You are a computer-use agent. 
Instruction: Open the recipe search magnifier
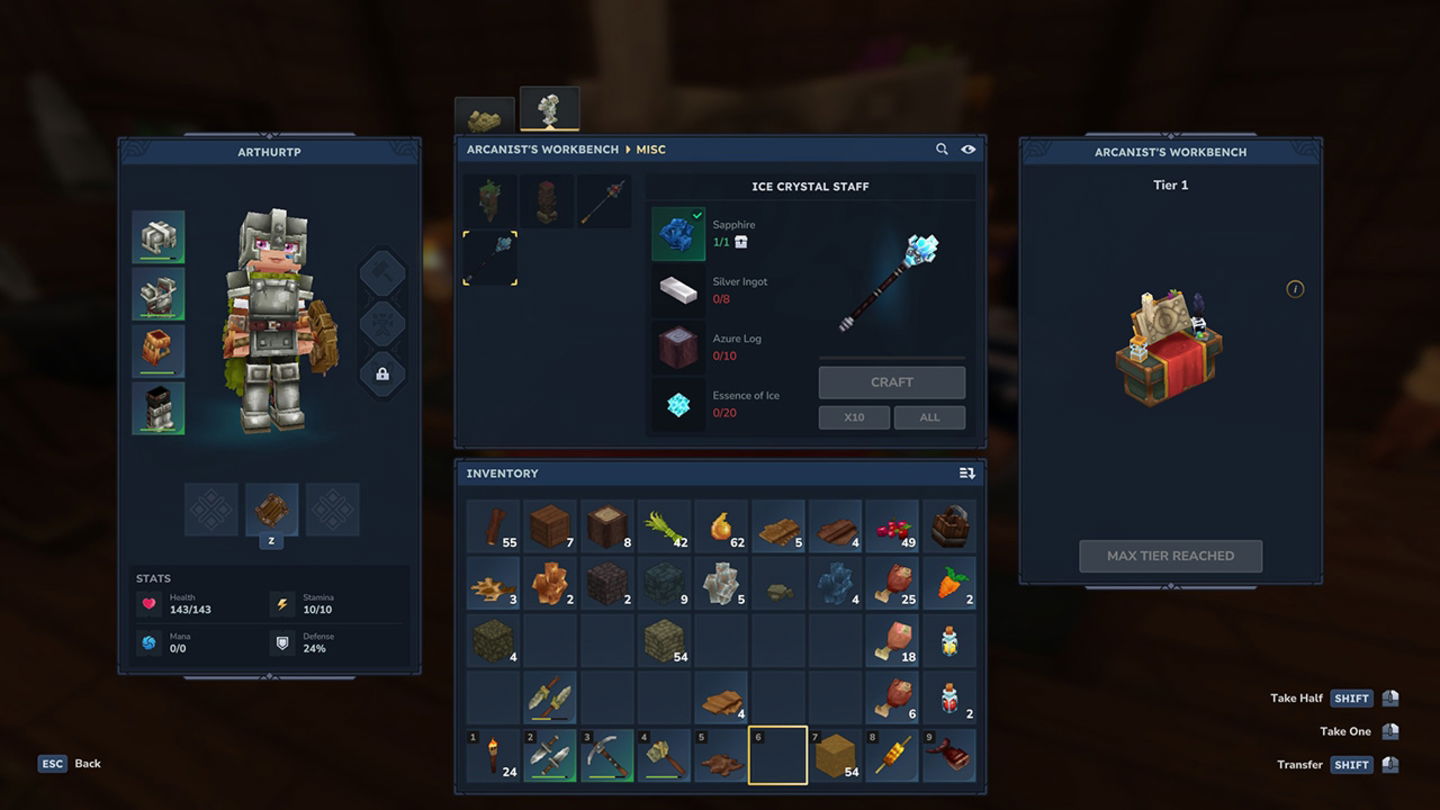(942, 149)
